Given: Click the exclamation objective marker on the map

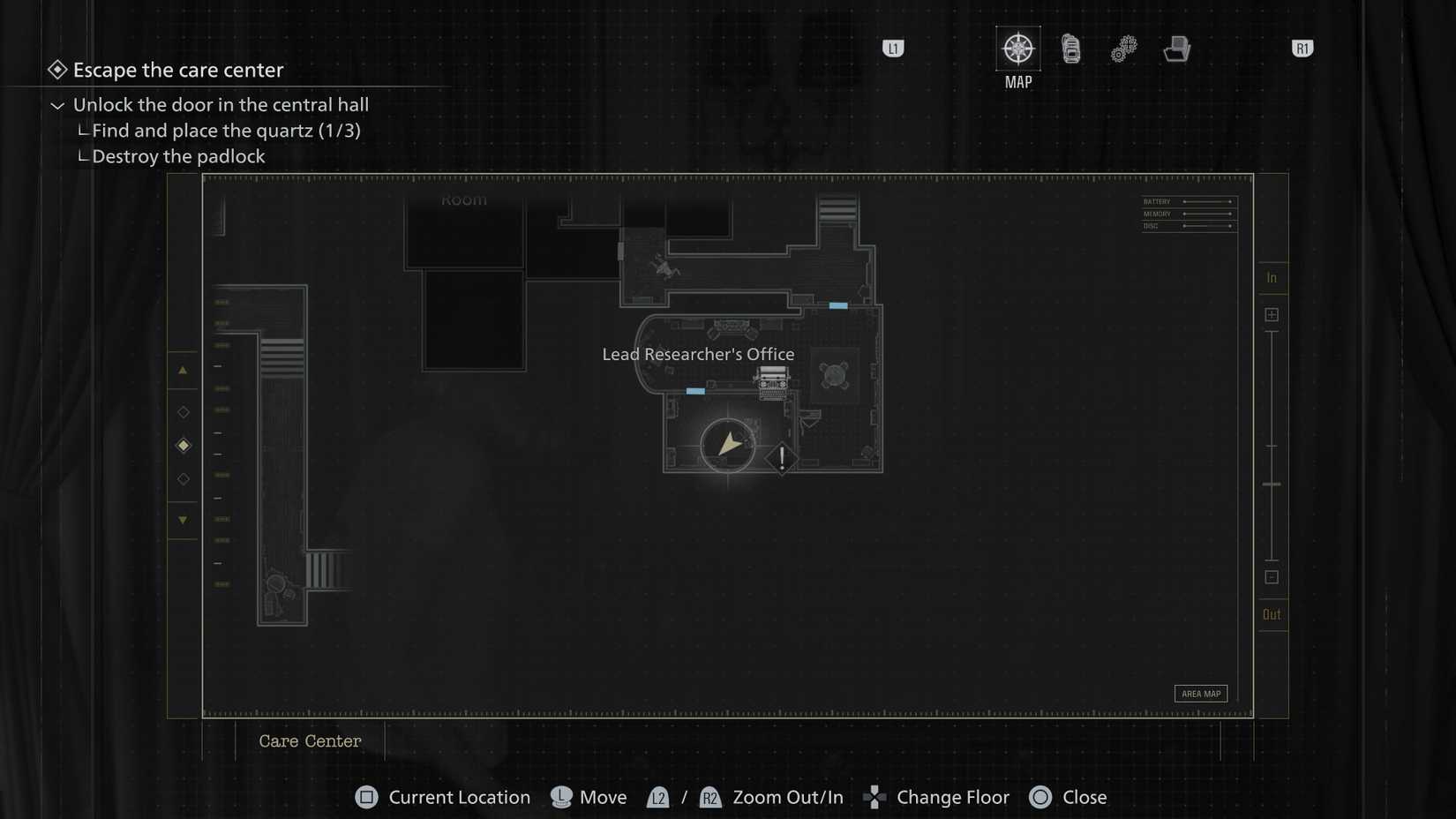Looking at the screenshot, I should 782,458.
